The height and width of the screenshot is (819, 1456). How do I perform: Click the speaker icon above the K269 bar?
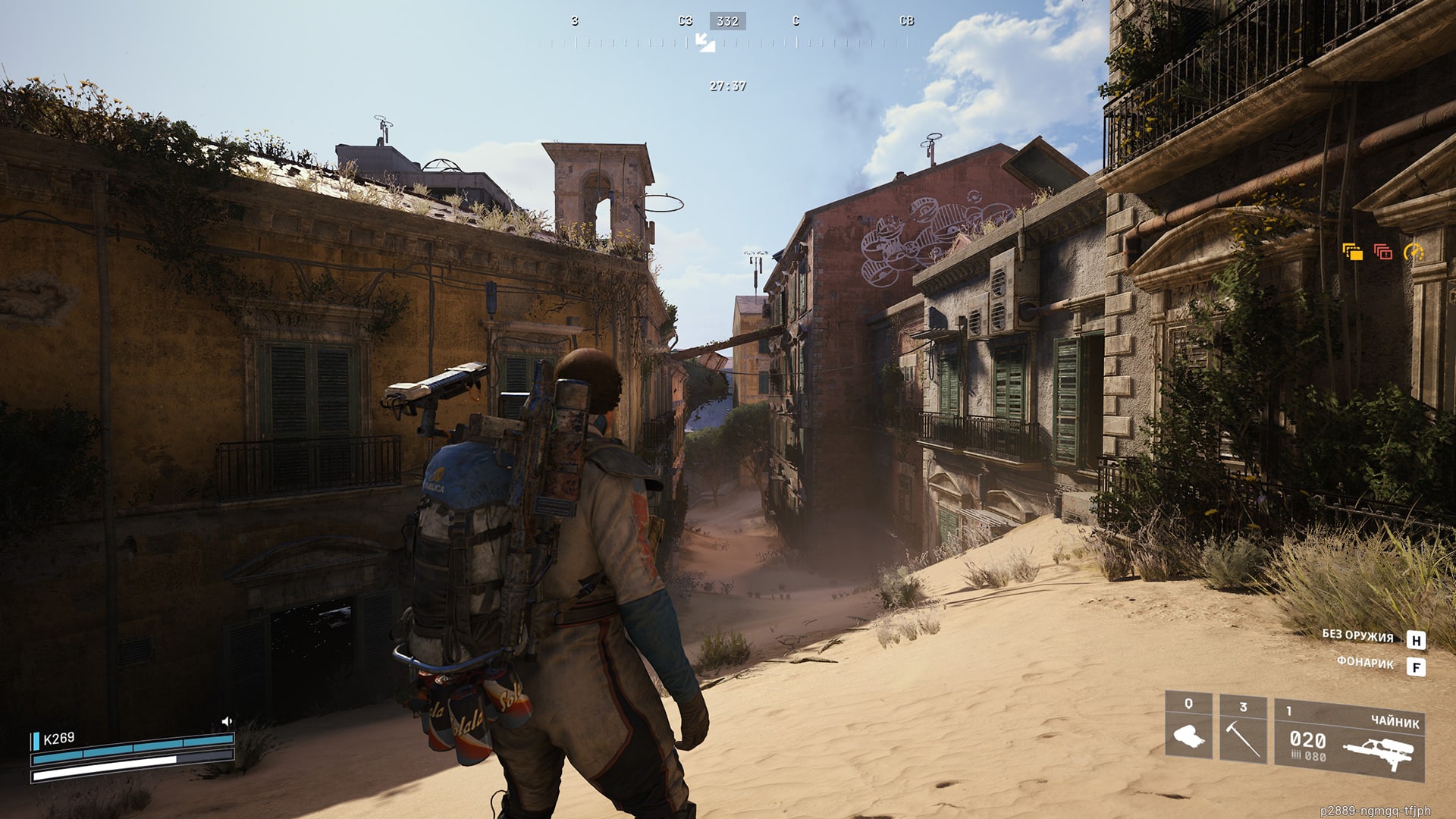[226, 721]
